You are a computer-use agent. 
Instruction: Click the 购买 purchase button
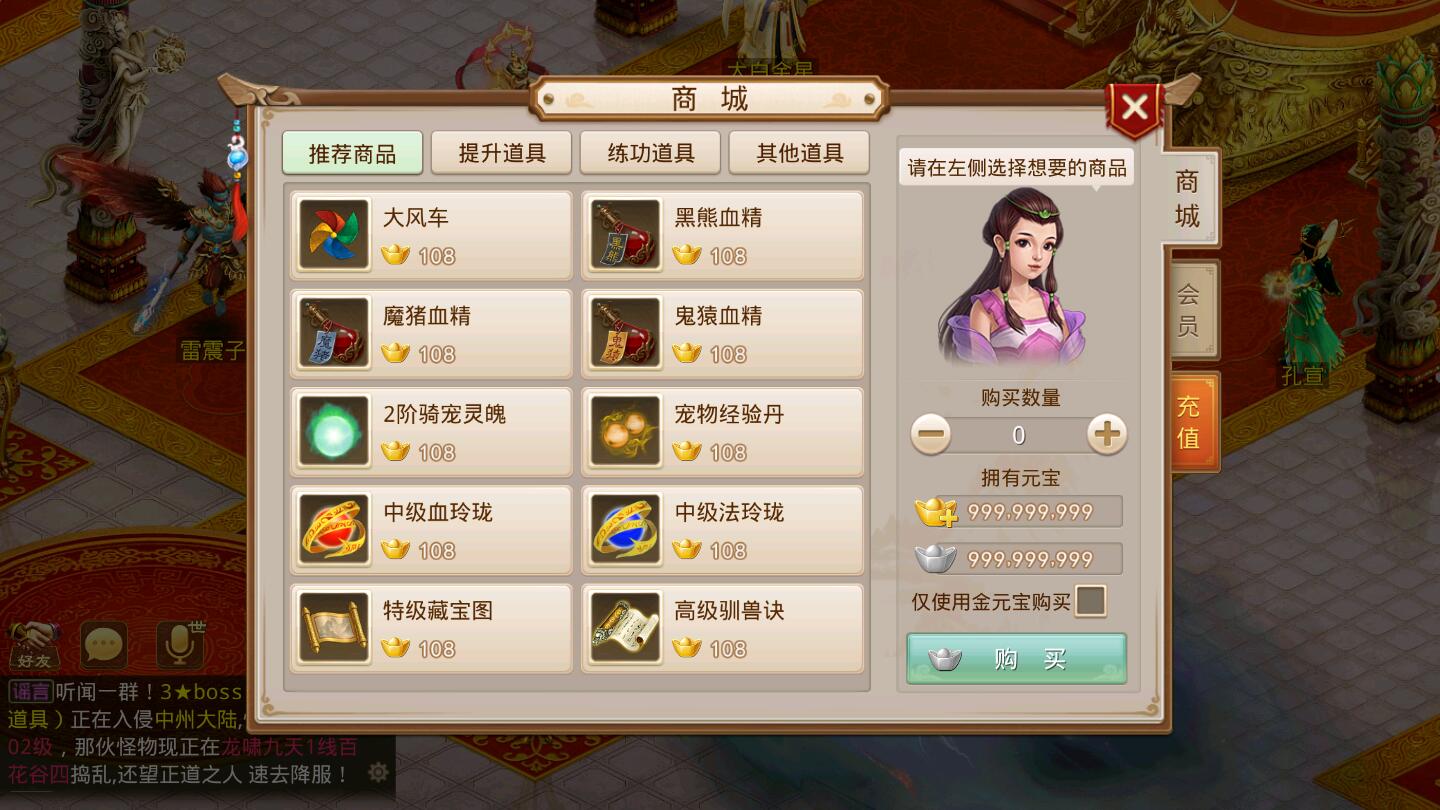click(x=1016, y=658)
